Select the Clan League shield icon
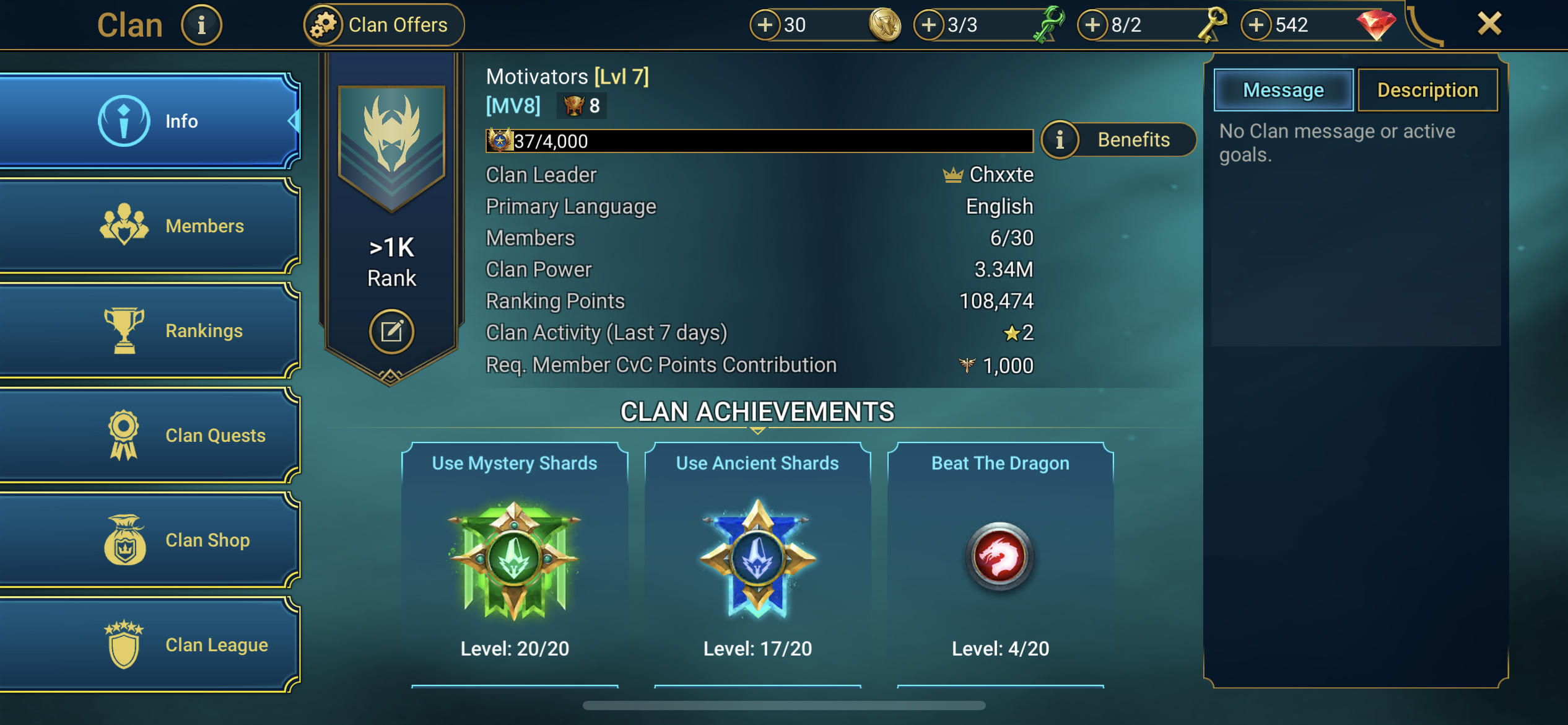Screen dimensions: 1568x725 pos(123,644)
